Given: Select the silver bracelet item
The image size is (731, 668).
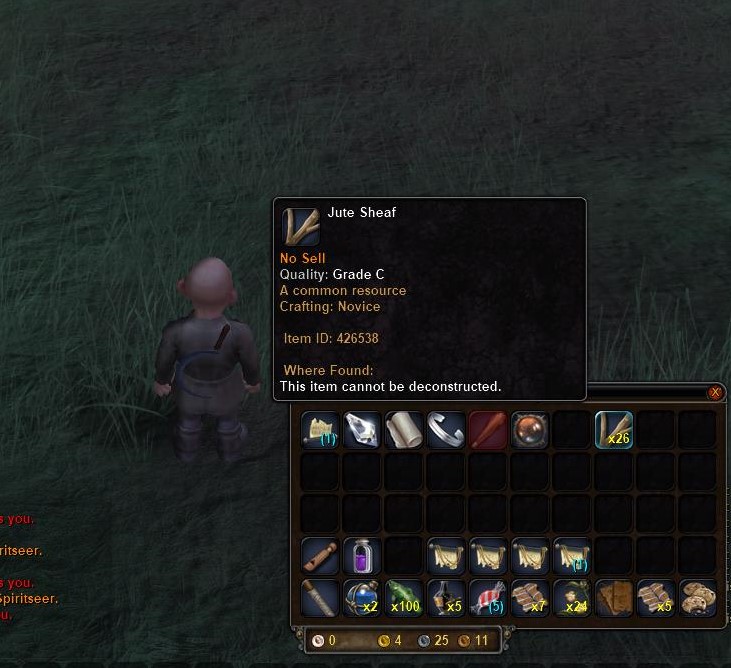Looking at the screenshot, I should 445,430.
